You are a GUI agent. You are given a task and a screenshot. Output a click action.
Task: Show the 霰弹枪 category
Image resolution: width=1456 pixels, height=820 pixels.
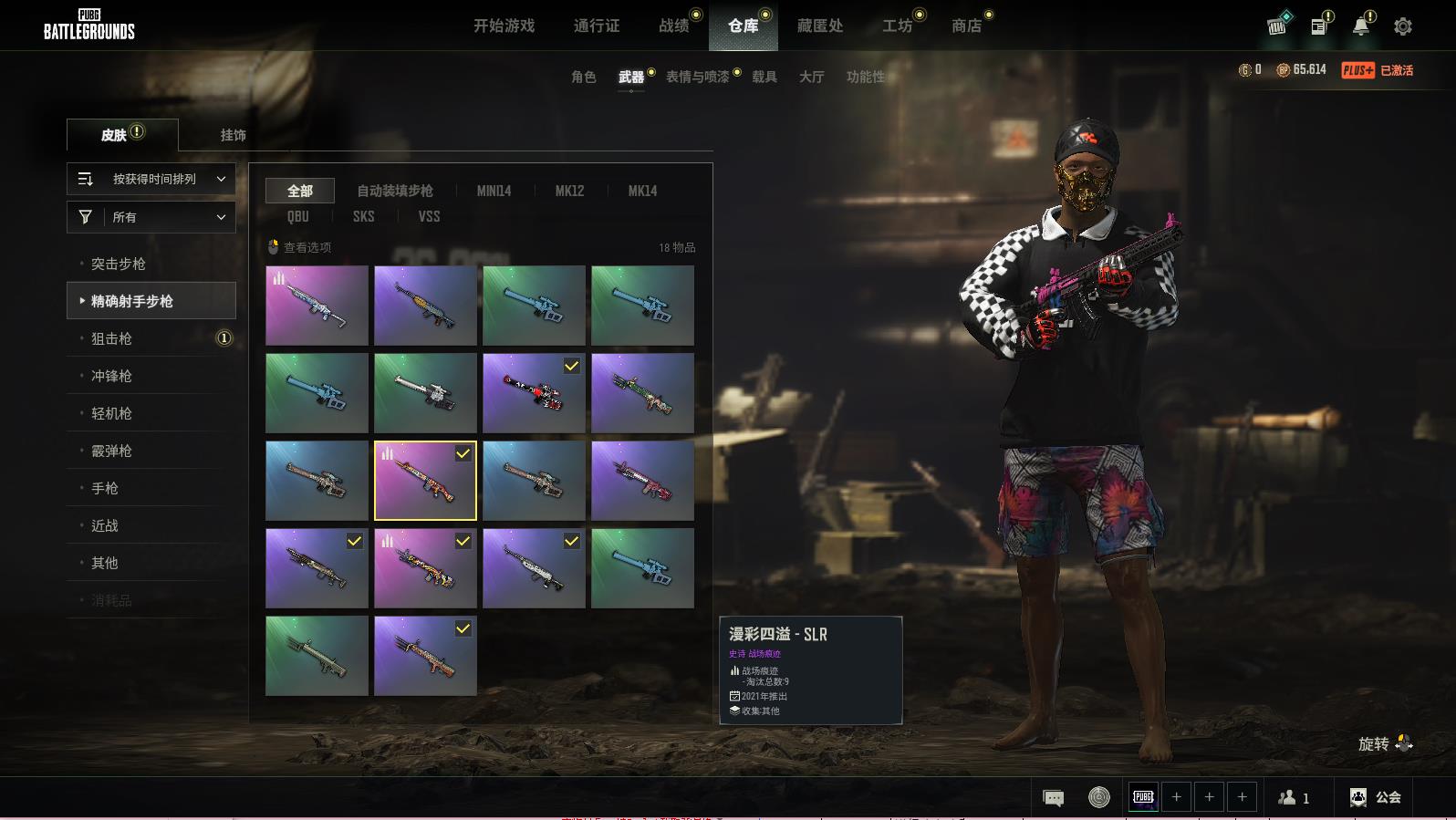[x=111, y=451]
